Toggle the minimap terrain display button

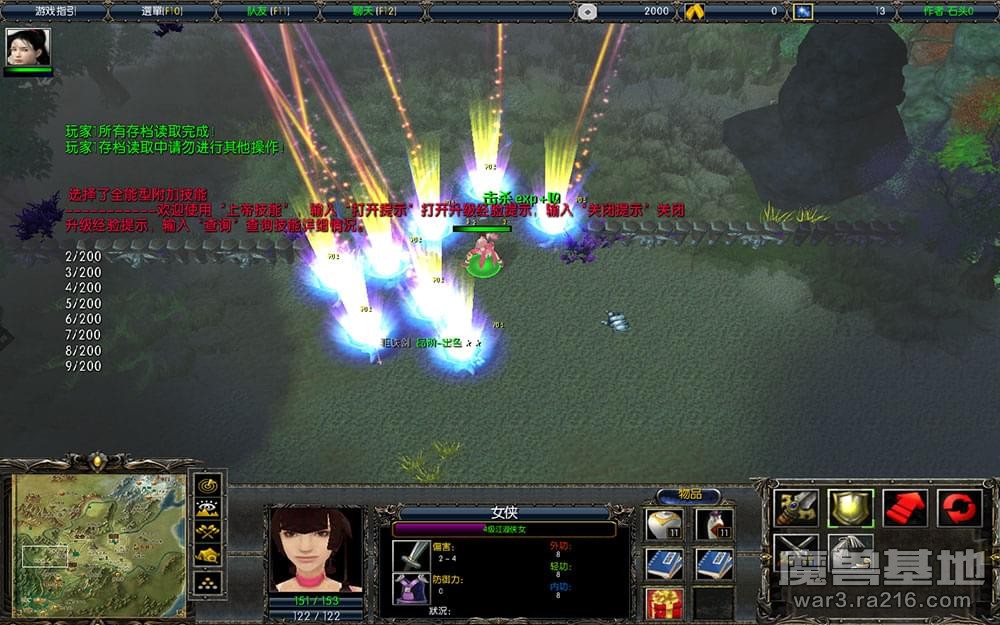click(x=208, y=508)
